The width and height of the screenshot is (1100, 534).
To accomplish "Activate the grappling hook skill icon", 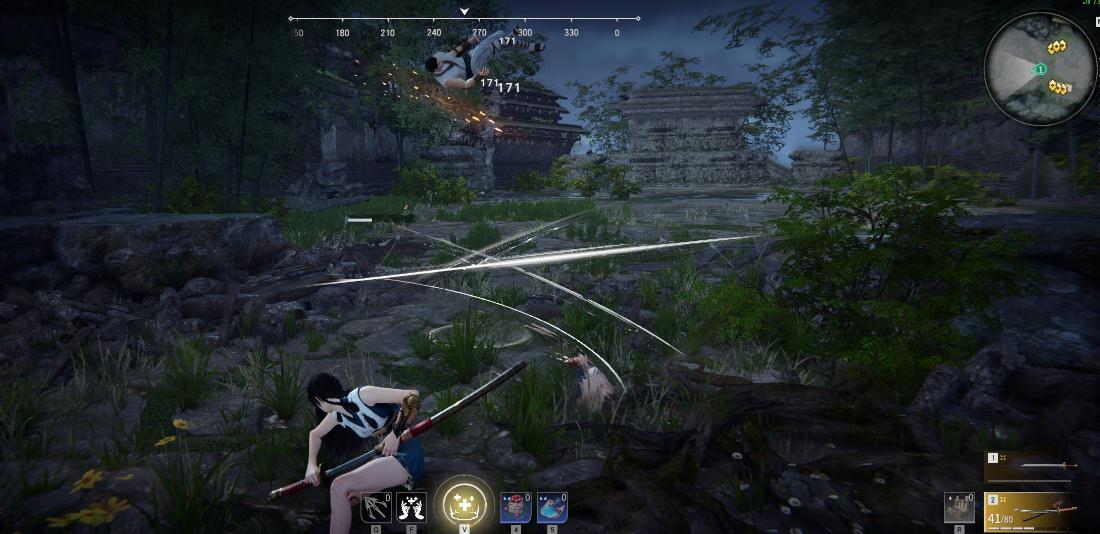I will coord(376,507).
